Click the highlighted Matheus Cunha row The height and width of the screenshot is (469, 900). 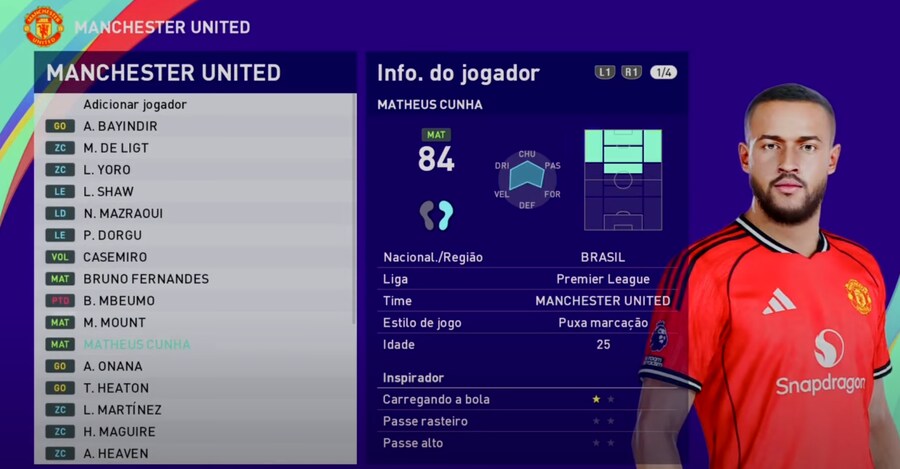click(137, 344)
